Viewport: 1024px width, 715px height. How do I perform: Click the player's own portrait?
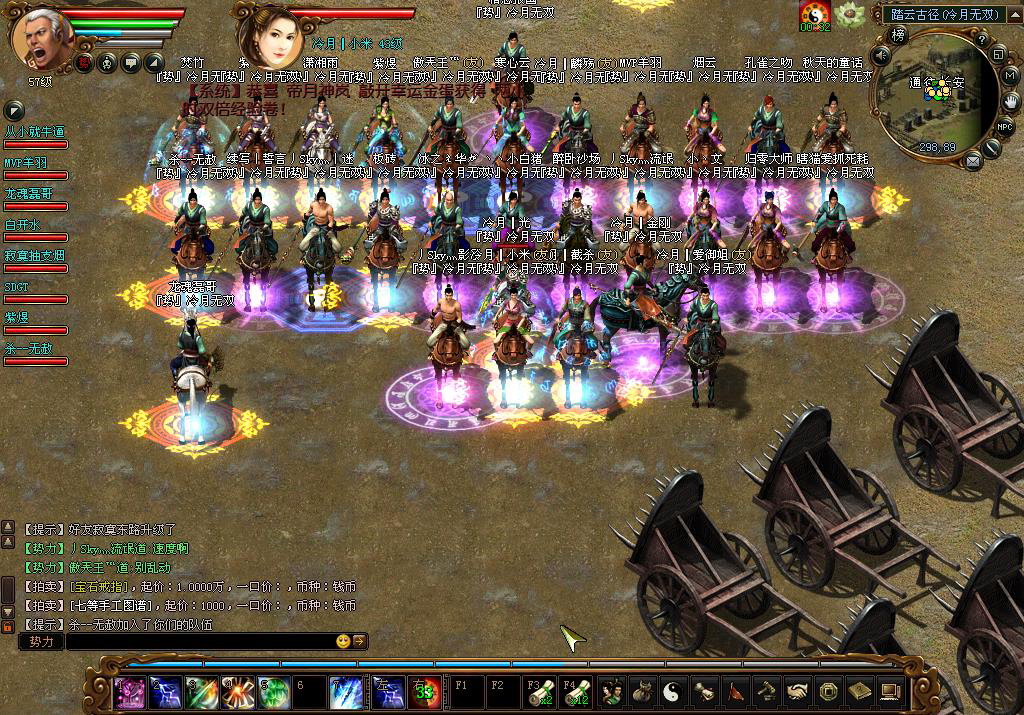[x=40, y=36]
